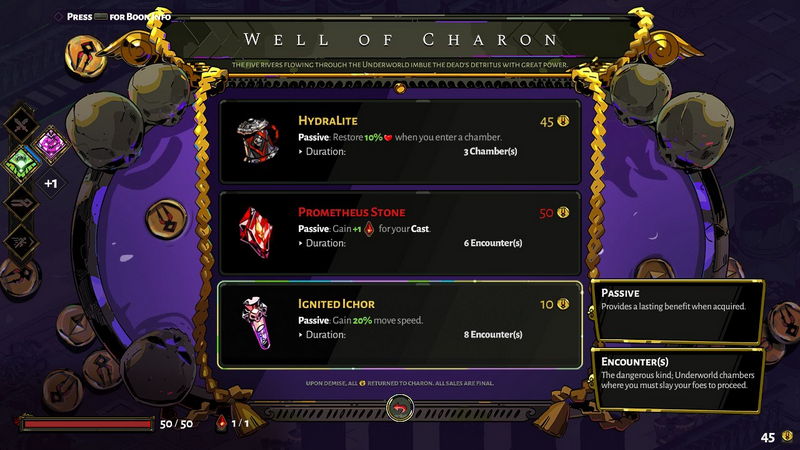This screenshot has width=800, height=450.
Task: Select the green boon icon
Action: (22, 161)
